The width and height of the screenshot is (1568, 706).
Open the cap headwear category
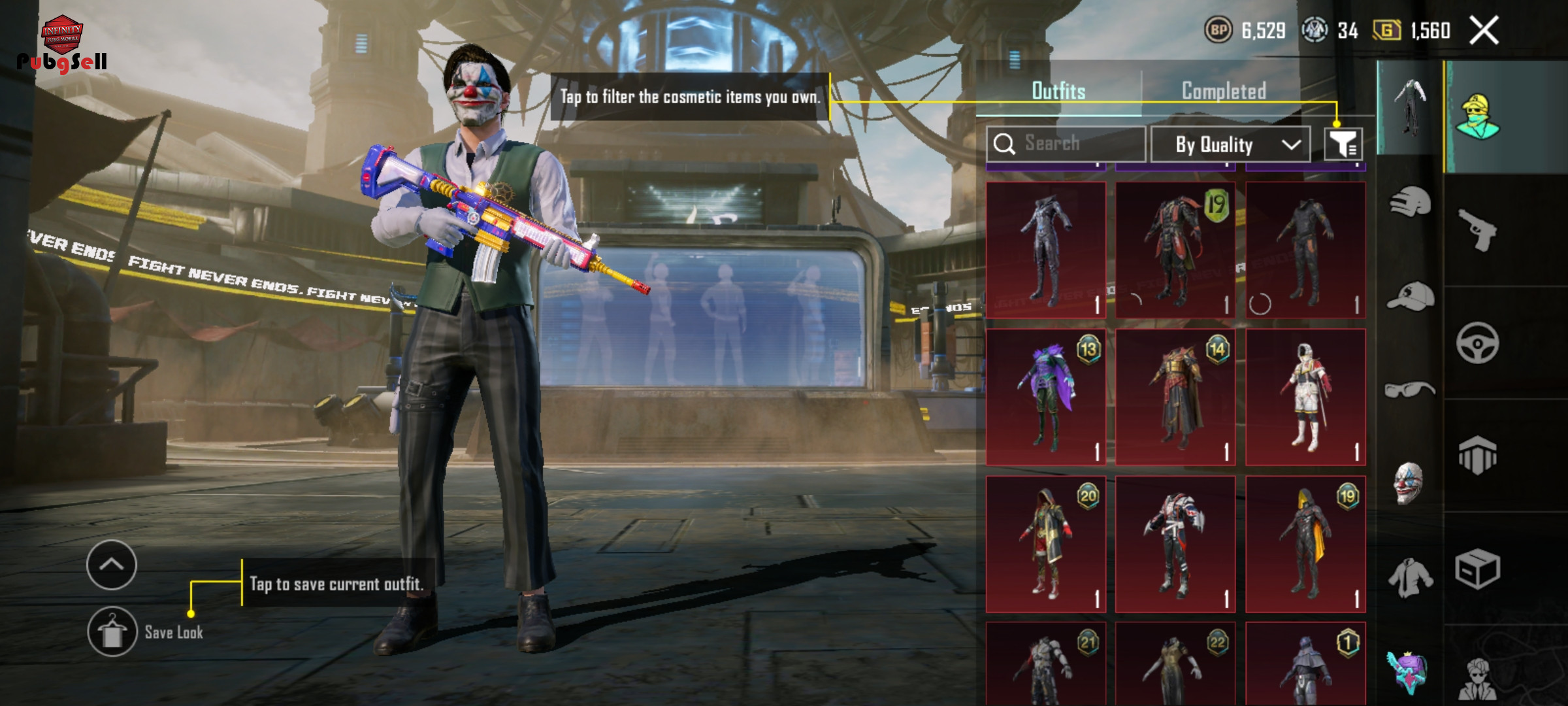[x=1410, y=297]
